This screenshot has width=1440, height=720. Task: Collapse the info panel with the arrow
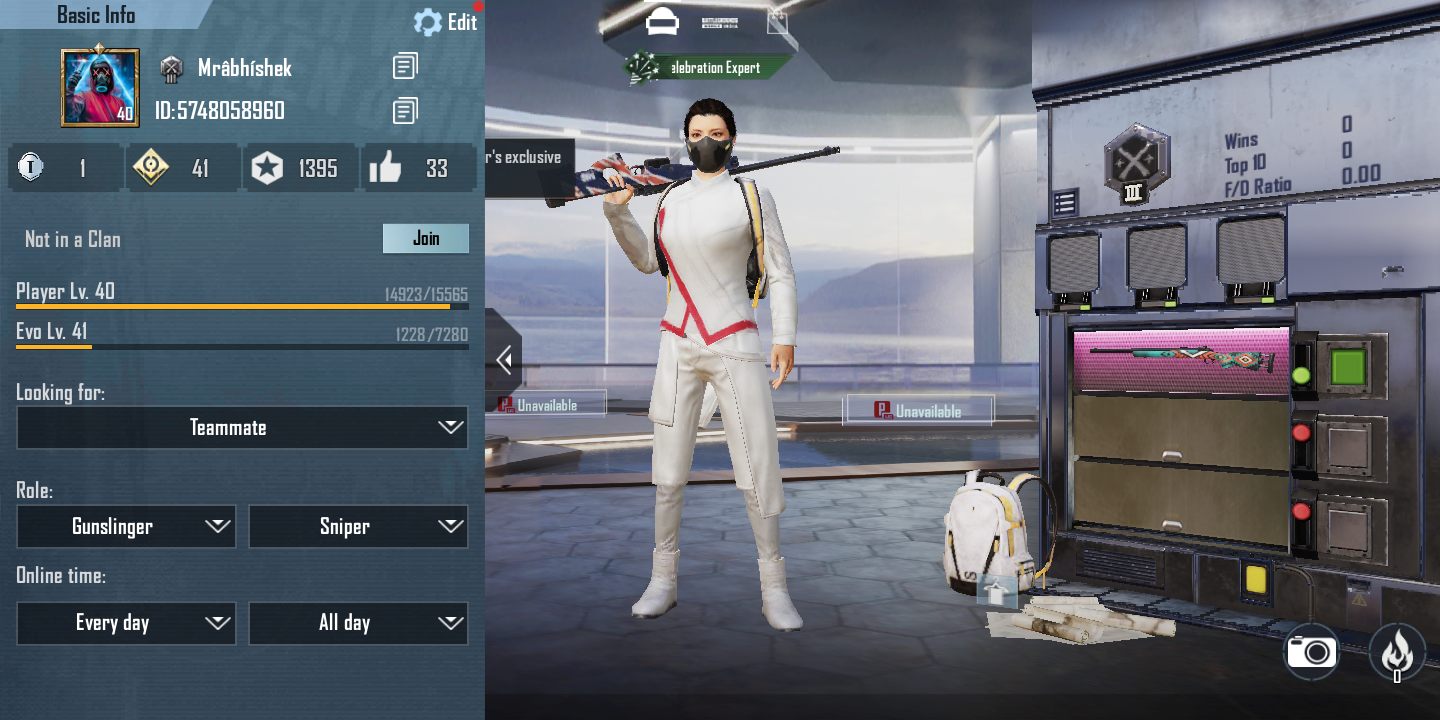pyautogui.click(x=504, y=359)
